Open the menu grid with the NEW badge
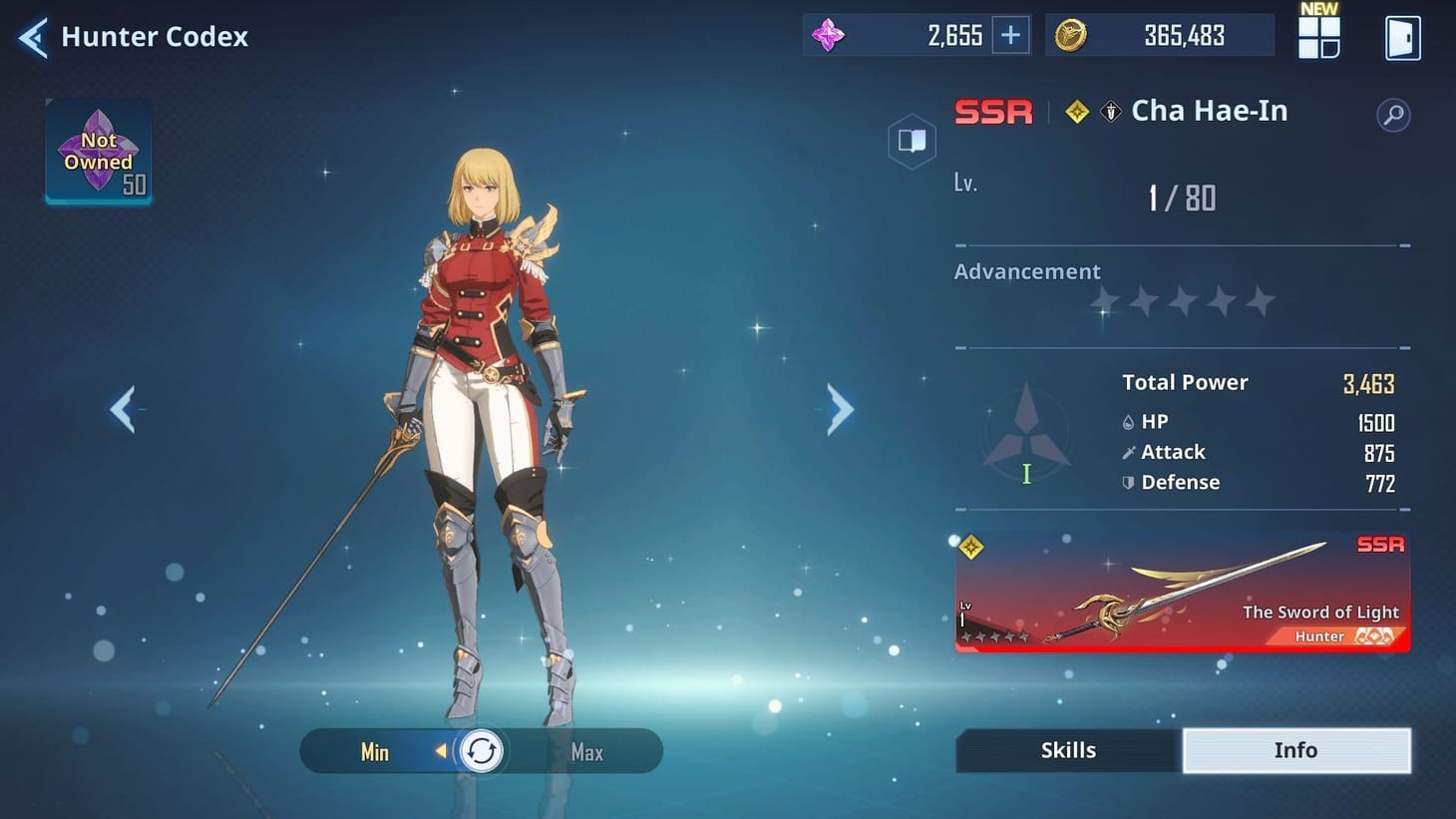This screenshot has width=1456, height=819. [1318, 35]
